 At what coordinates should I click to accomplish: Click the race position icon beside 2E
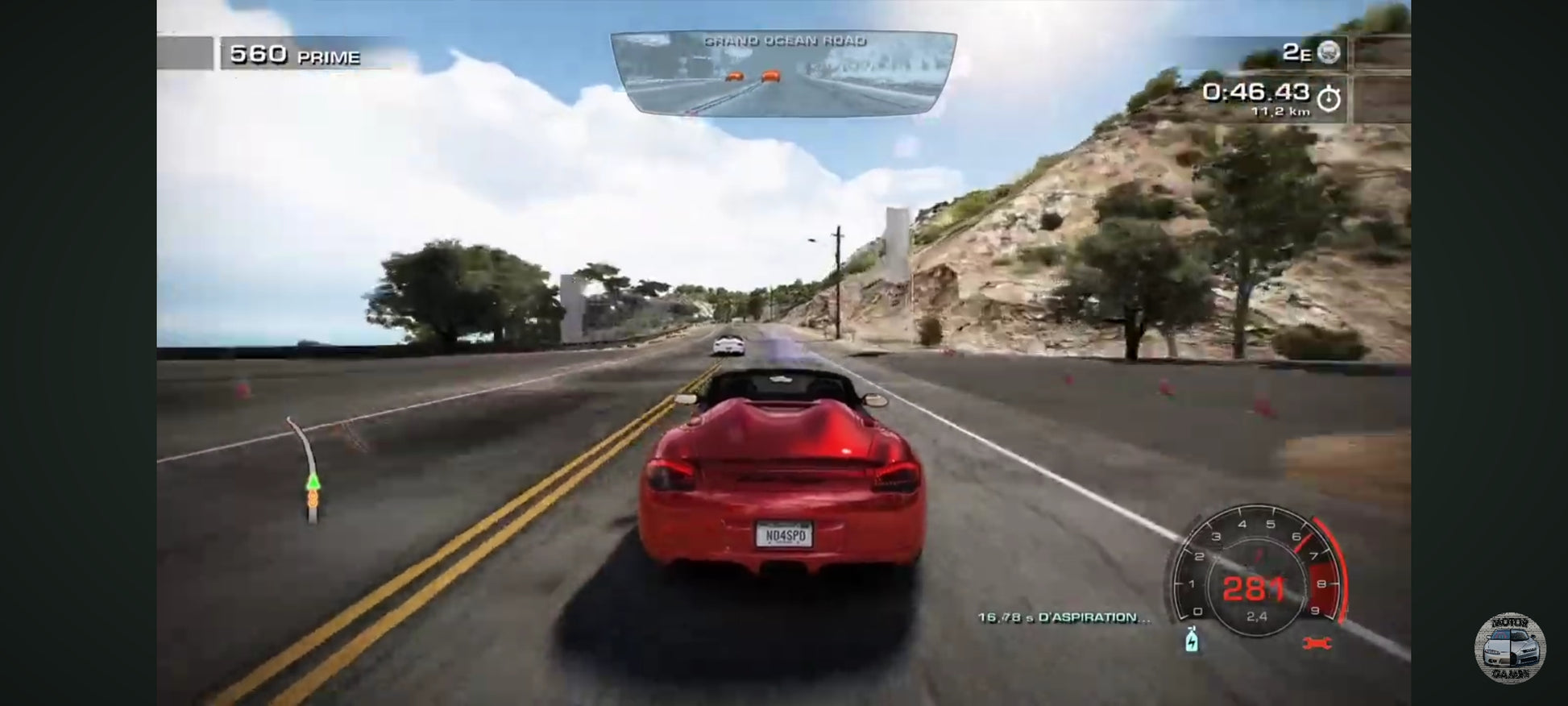1329,52
